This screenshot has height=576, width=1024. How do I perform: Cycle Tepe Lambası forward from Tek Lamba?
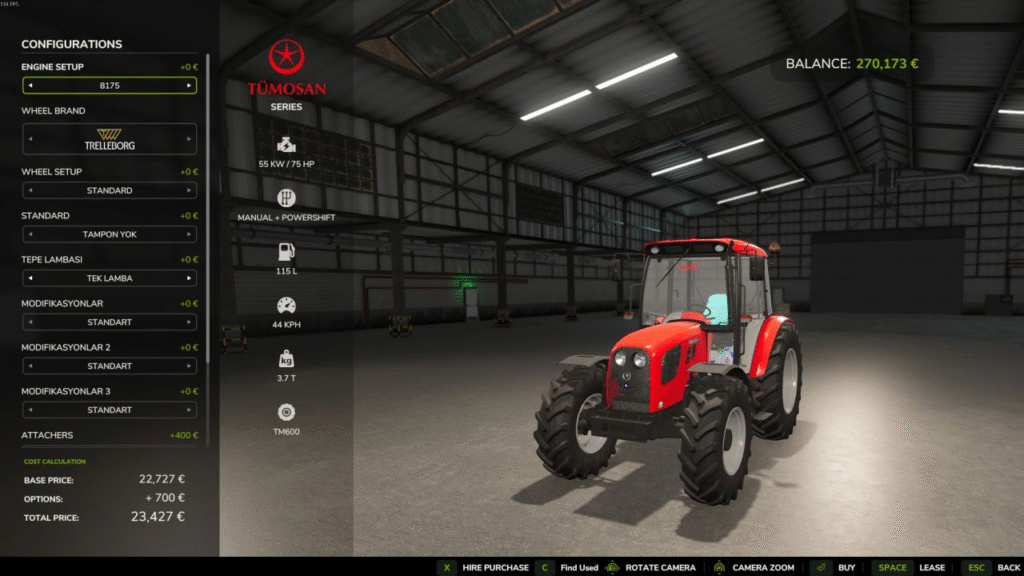189,278
